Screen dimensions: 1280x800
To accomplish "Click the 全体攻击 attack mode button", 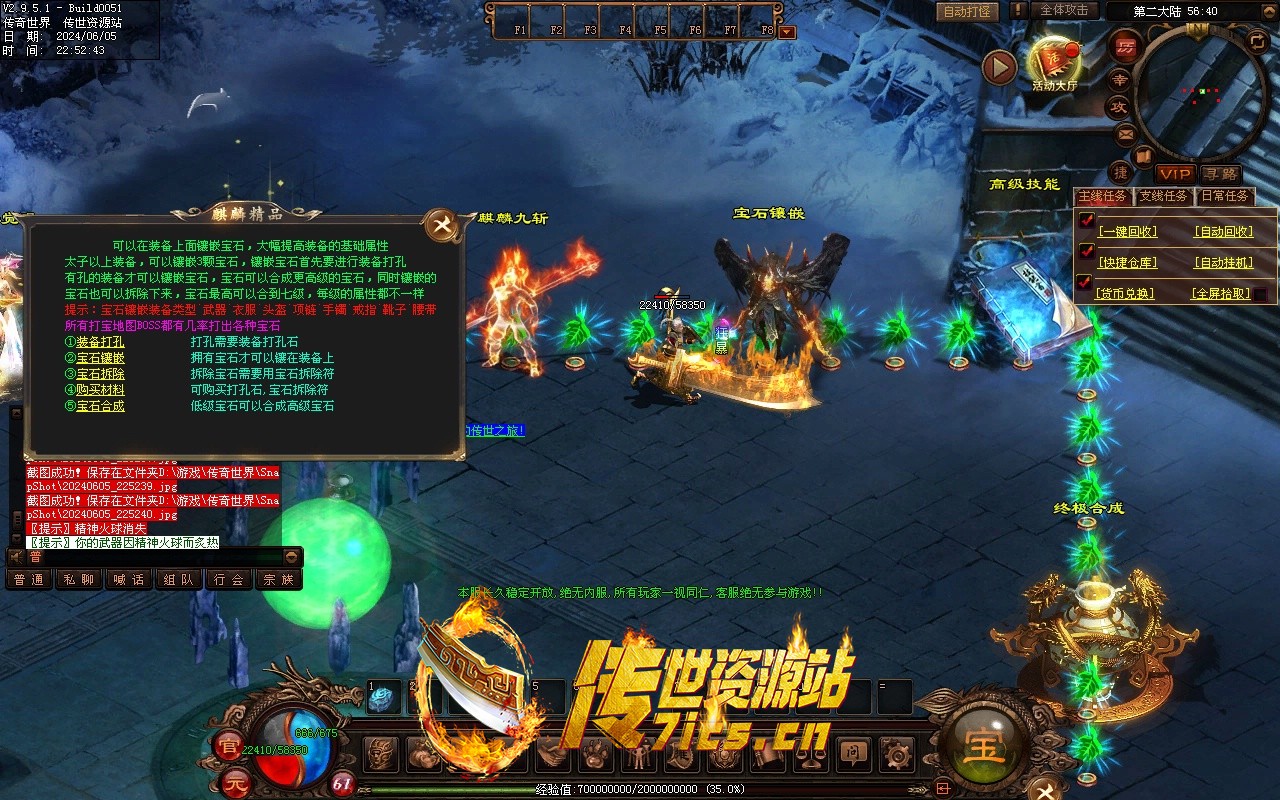I will (1064, 10).
